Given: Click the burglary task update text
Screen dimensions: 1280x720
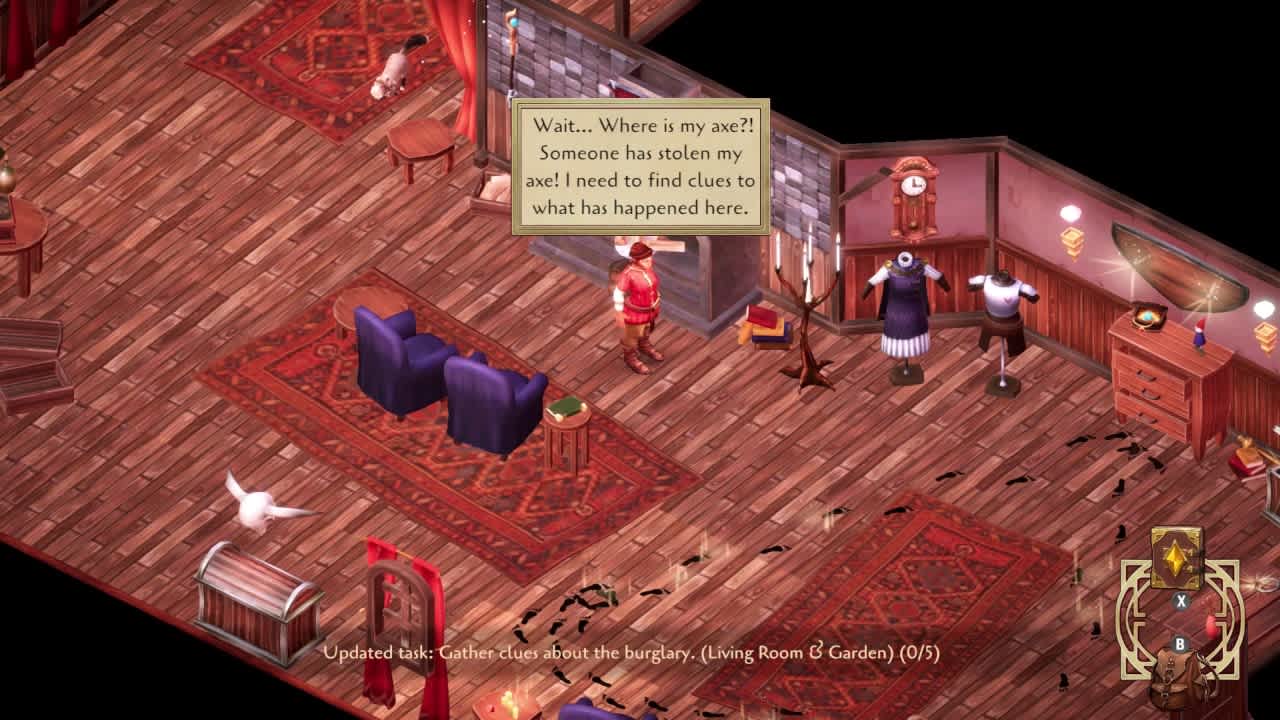Looking at the screenshot, I should [x=640, y=655].
